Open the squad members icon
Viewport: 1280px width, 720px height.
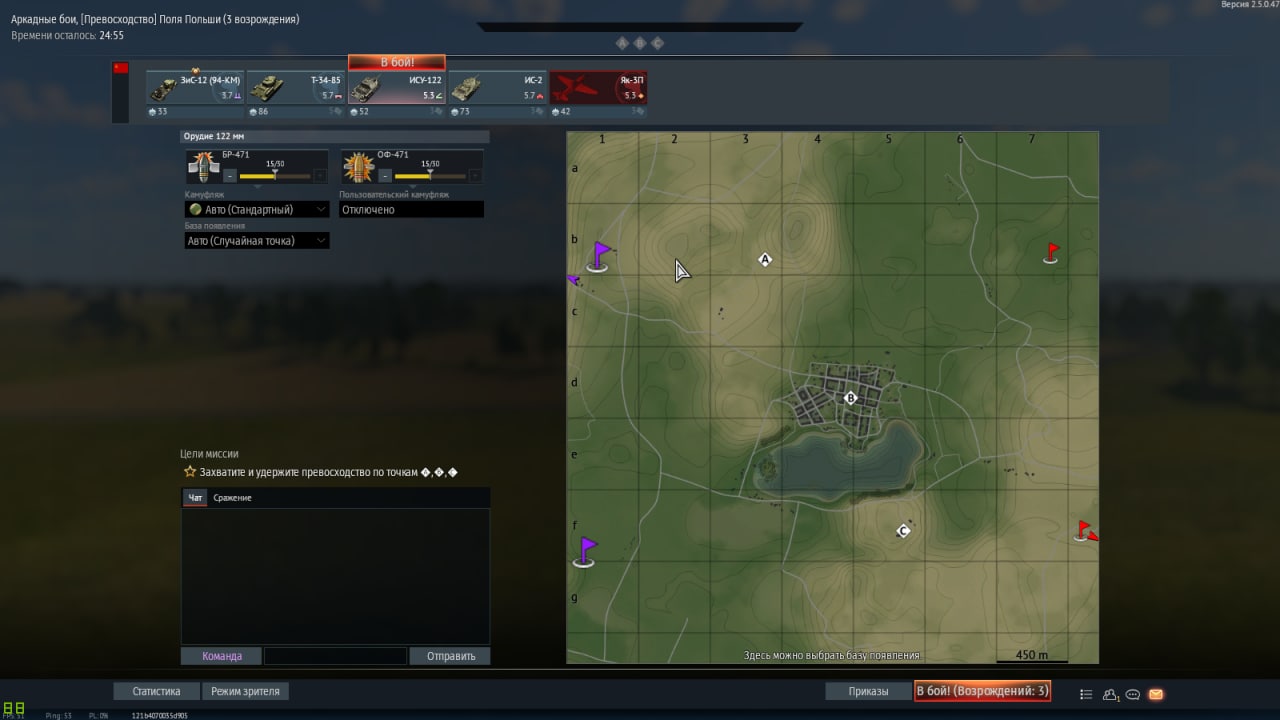1110,694
